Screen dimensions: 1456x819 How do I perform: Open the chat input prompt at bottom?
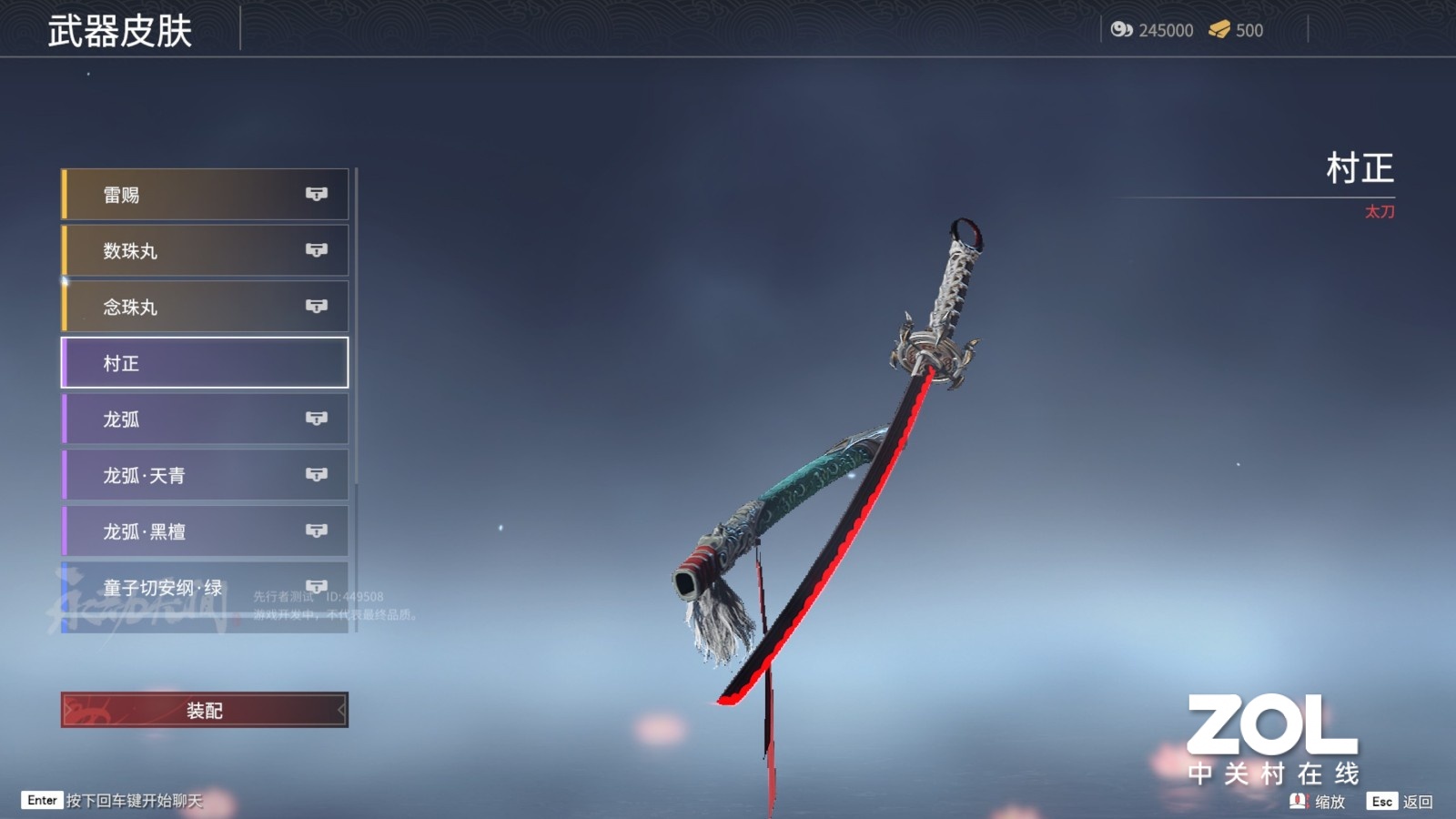(x=114, y=801)
